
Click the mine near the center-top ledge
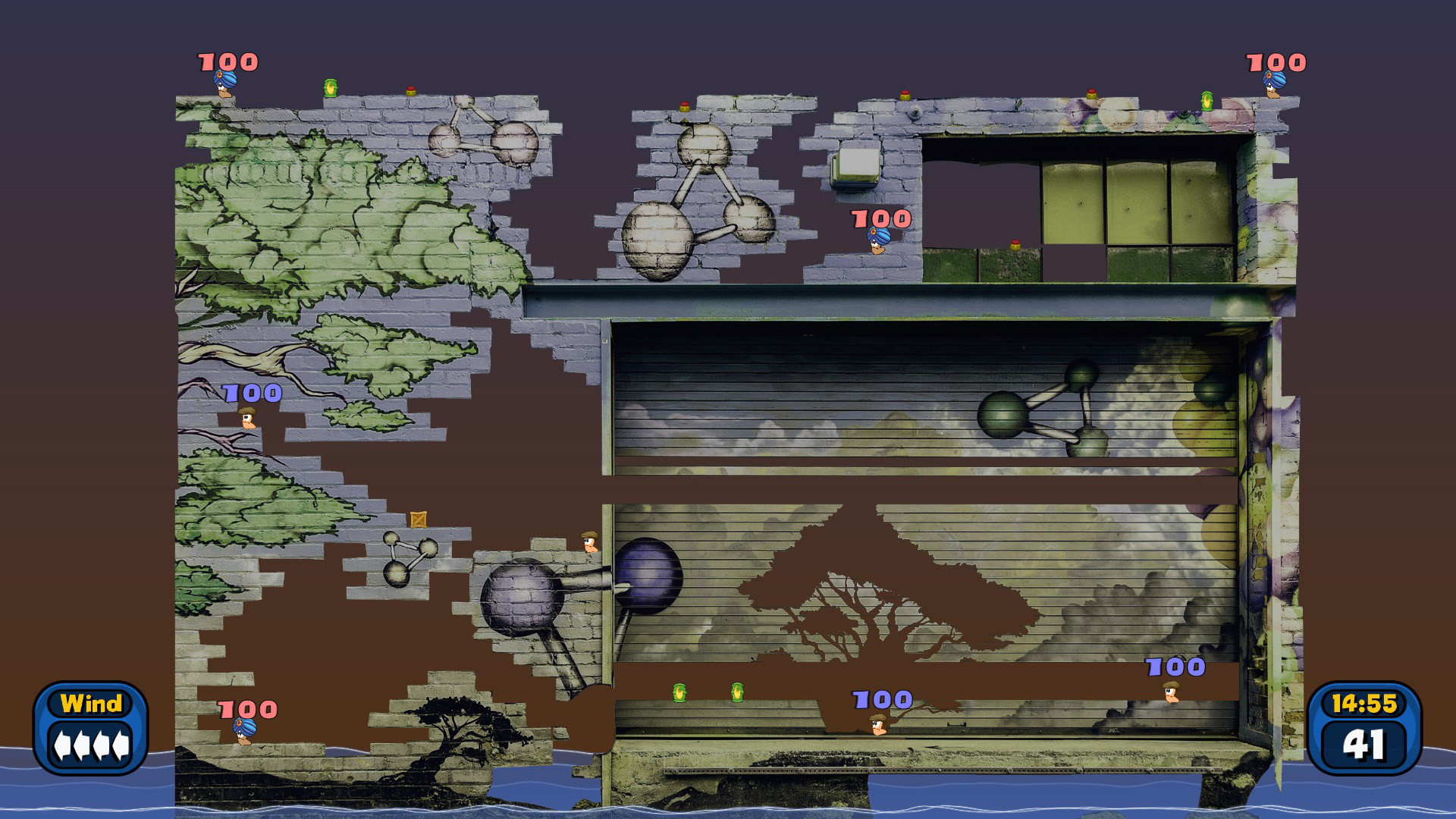point(683,106)
